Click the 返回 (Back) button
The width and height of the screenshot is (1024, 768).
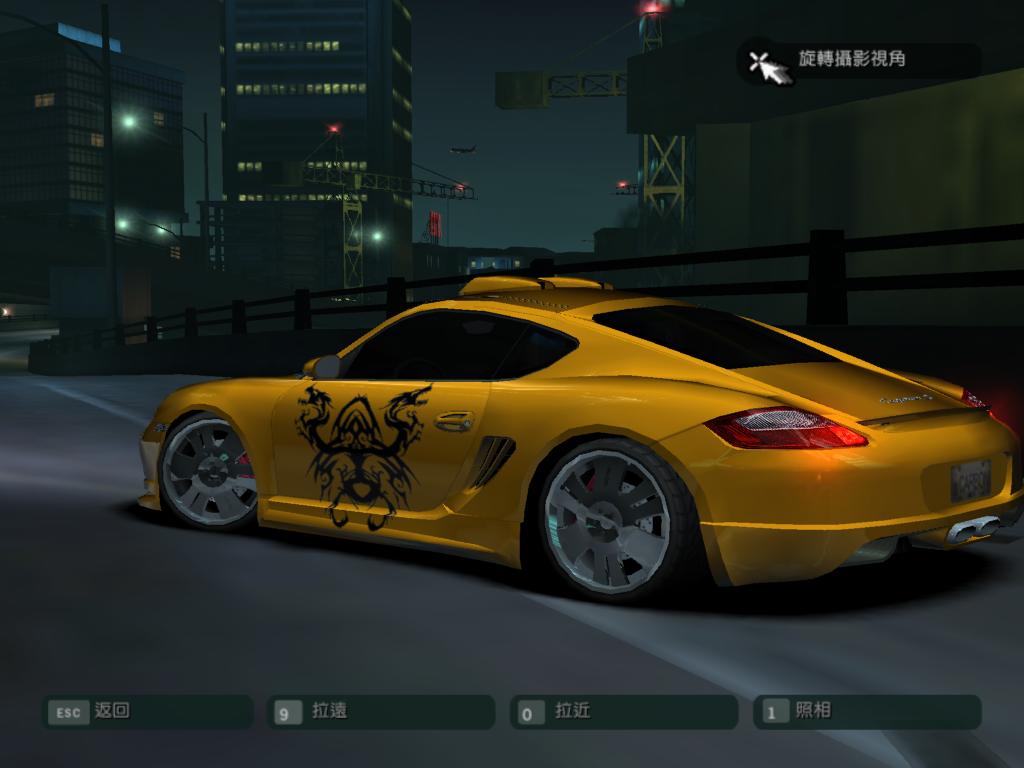146,712
